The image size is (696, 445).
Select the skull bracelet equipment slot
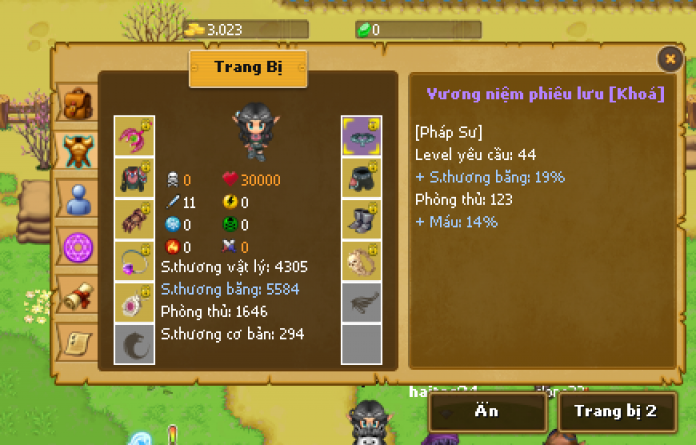361,260
